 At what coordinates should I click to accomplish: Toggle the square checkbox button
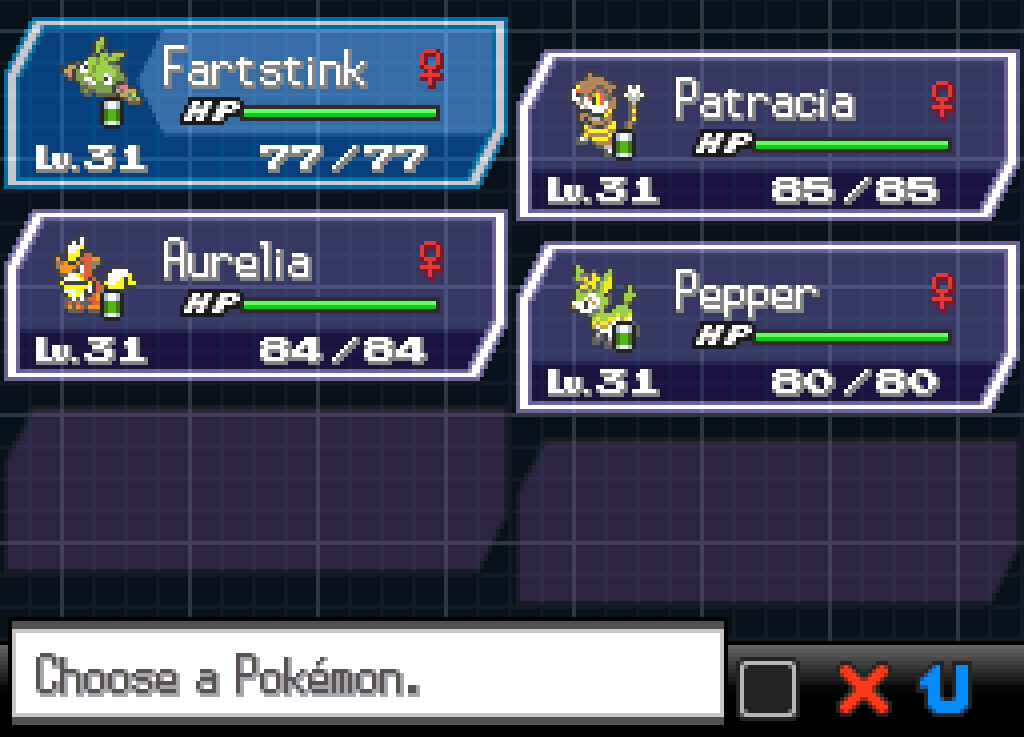pyautogui.click(x=768, y=688)
